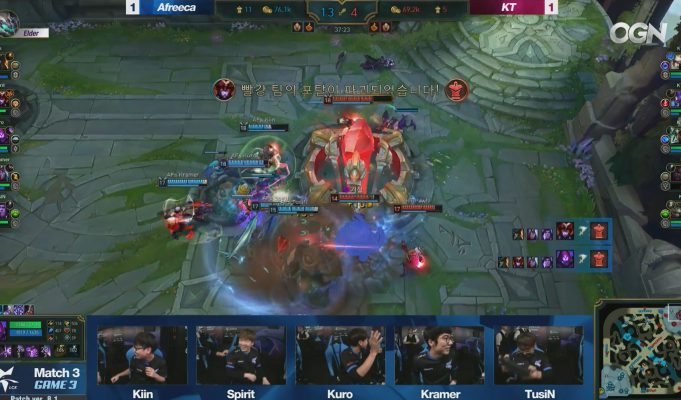Select the KT team name banner
Screen dimensions: 681x400
coord(508,7)
